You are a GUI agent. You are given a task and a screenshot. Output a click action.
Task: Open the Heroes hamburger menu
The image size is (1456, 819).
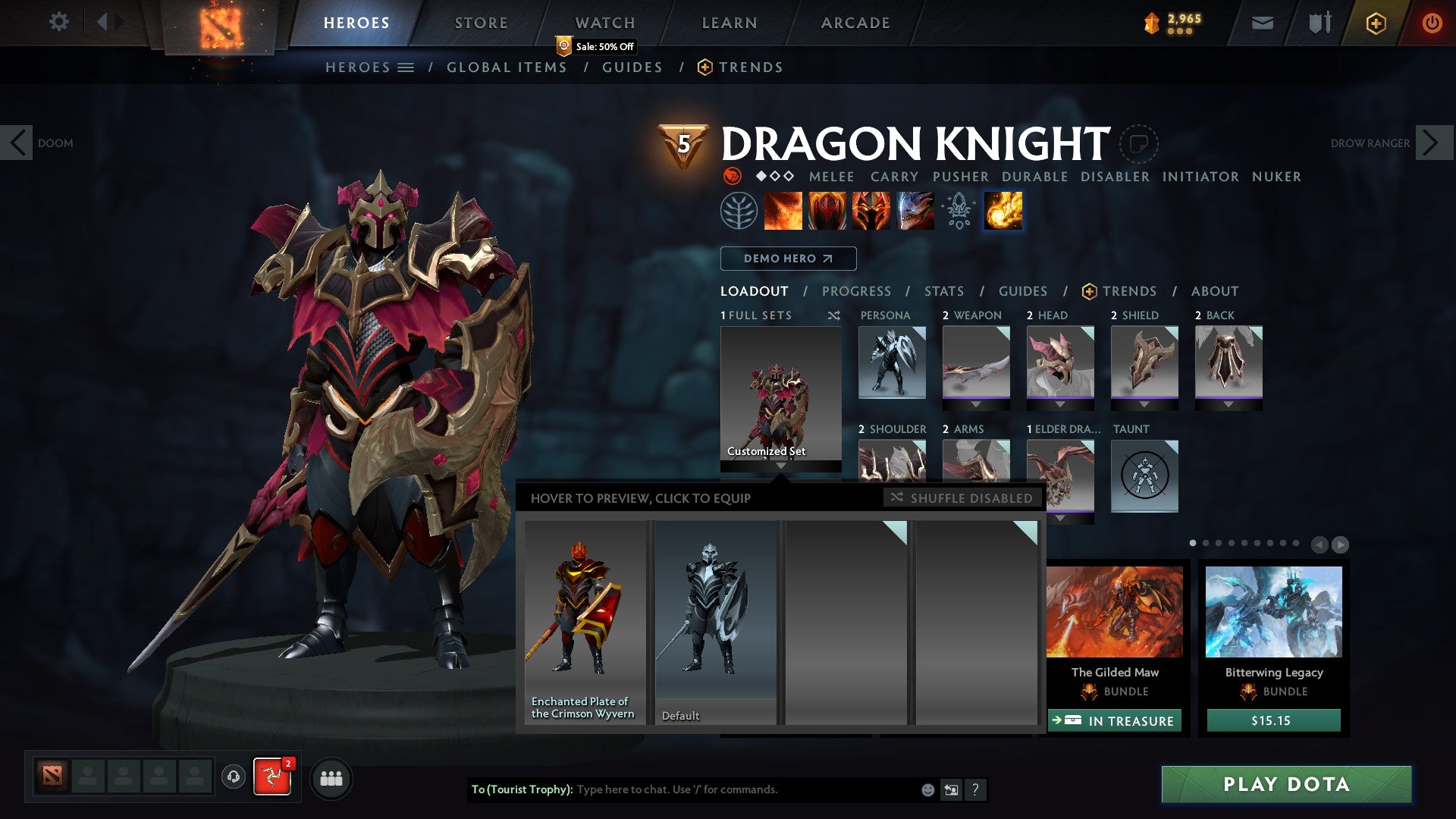[407, 67]
